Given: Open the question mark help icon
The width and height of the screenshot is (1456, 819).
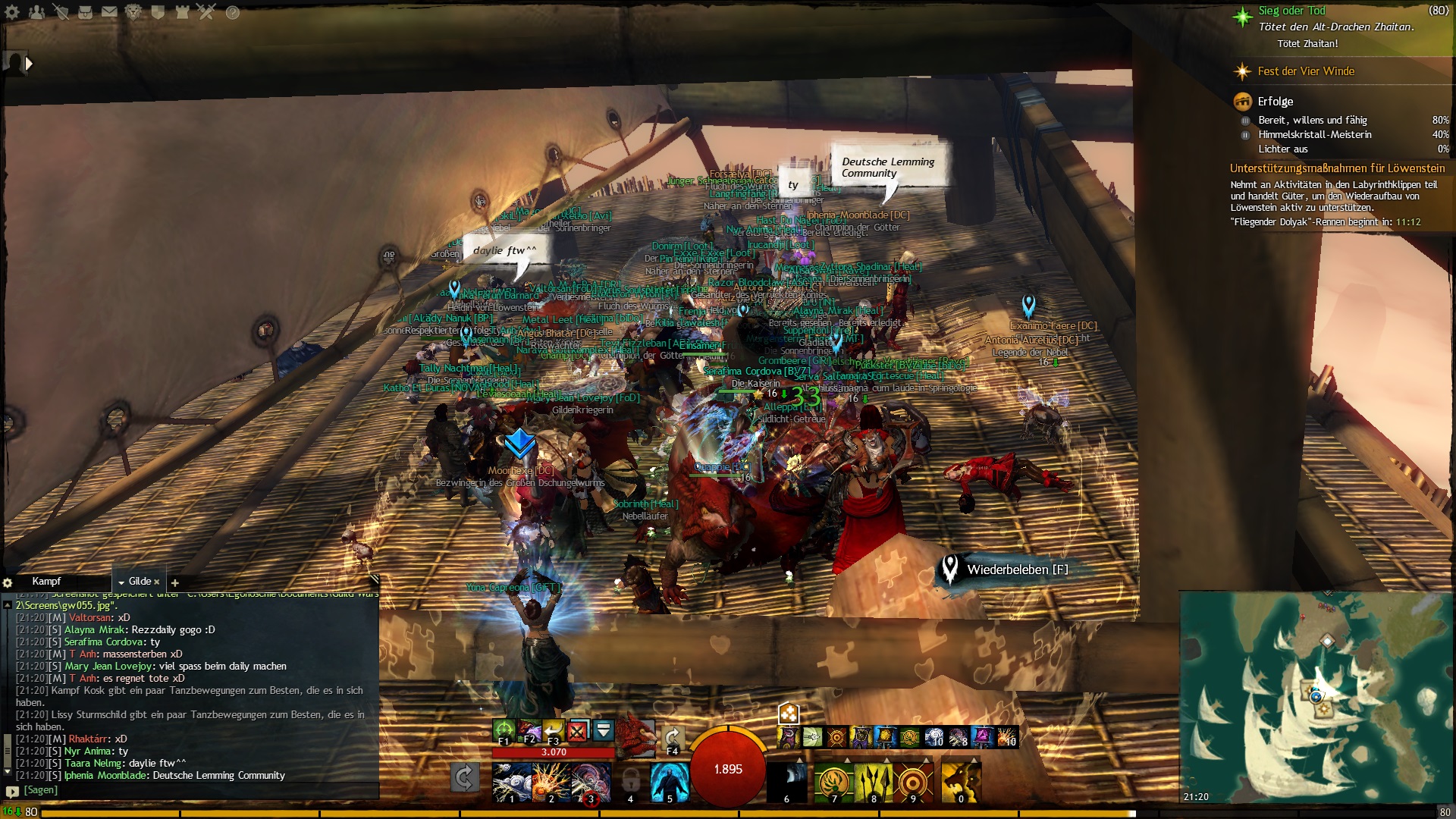Looking at the screenshot, I should [233, 12].
